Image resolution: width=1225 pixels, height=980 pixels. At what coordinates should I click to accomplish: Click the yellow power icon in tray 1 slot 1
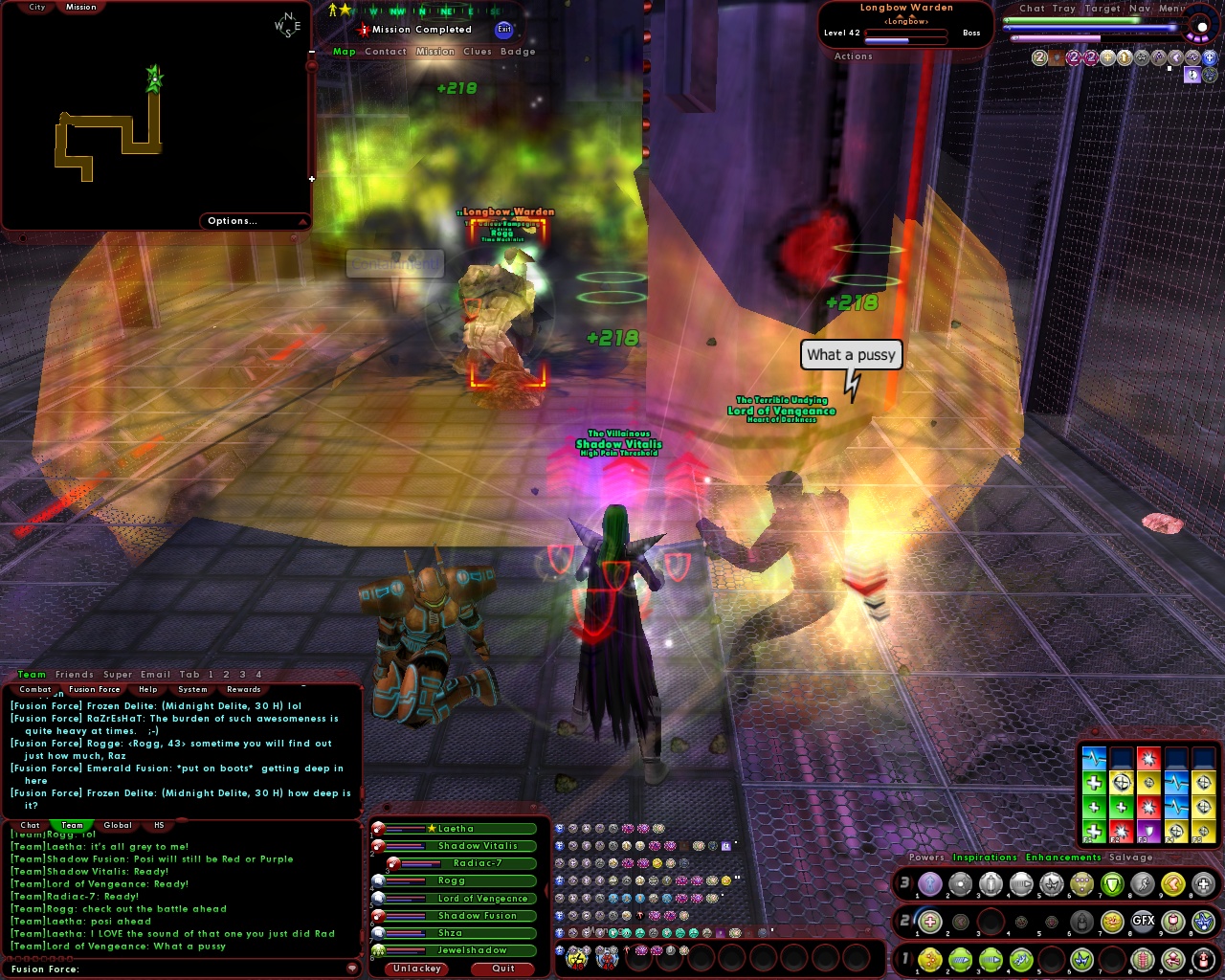tap(929, 961)
